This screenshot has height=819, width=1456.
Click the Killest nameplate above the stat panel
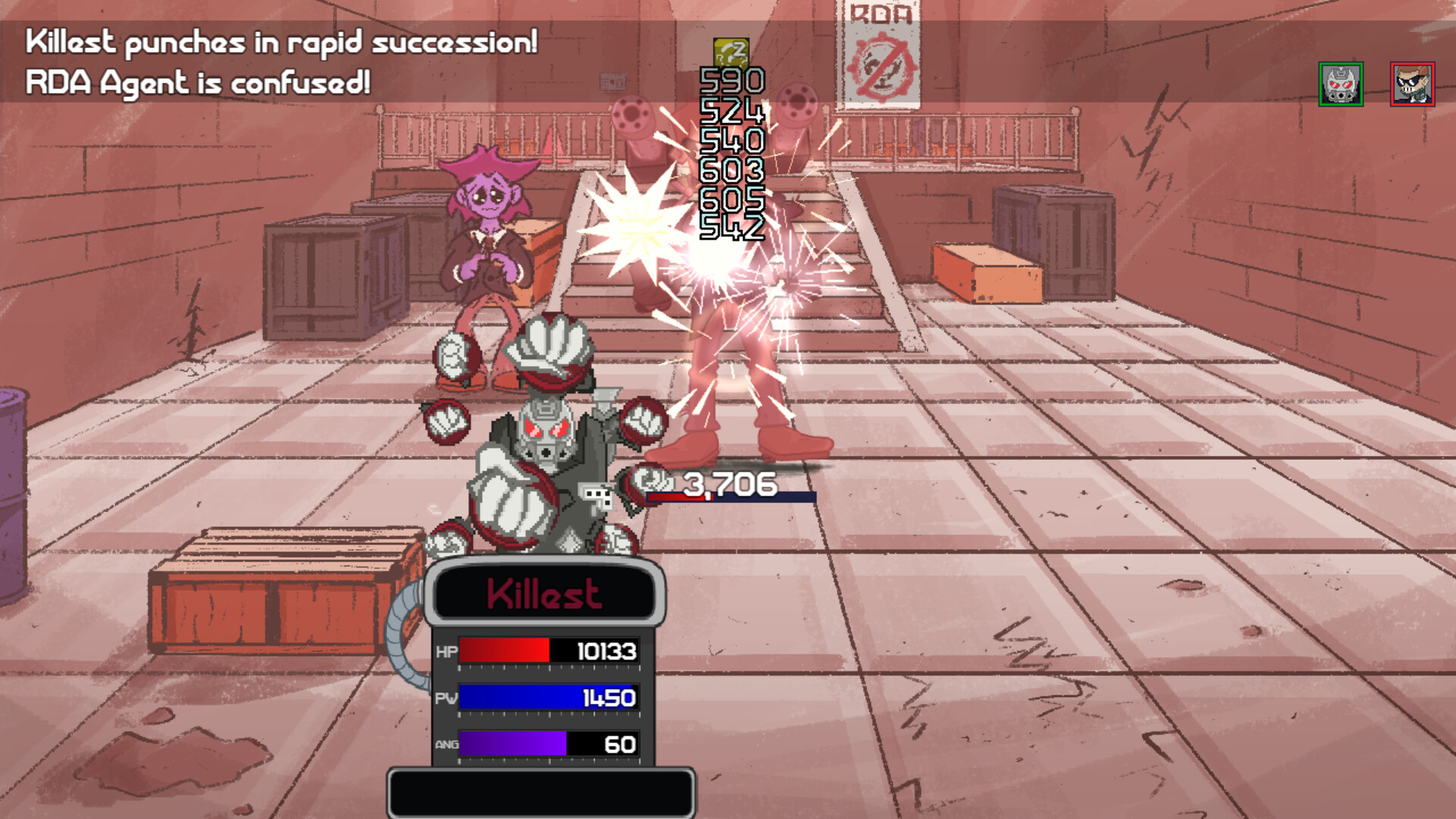(x=544, y=592)
